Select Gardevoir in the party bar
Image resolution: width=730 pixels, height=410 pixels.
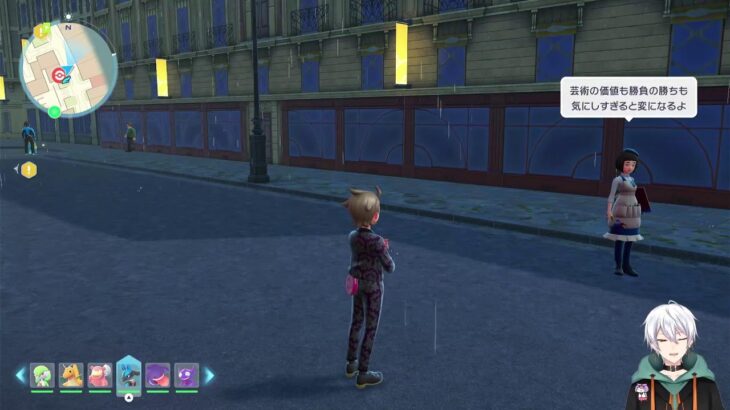coord(42,375)
